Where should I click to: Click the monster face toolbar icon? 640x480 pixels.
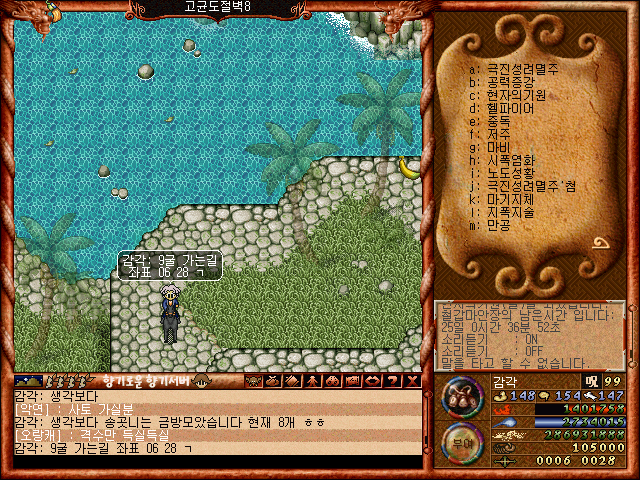[252, 381]
